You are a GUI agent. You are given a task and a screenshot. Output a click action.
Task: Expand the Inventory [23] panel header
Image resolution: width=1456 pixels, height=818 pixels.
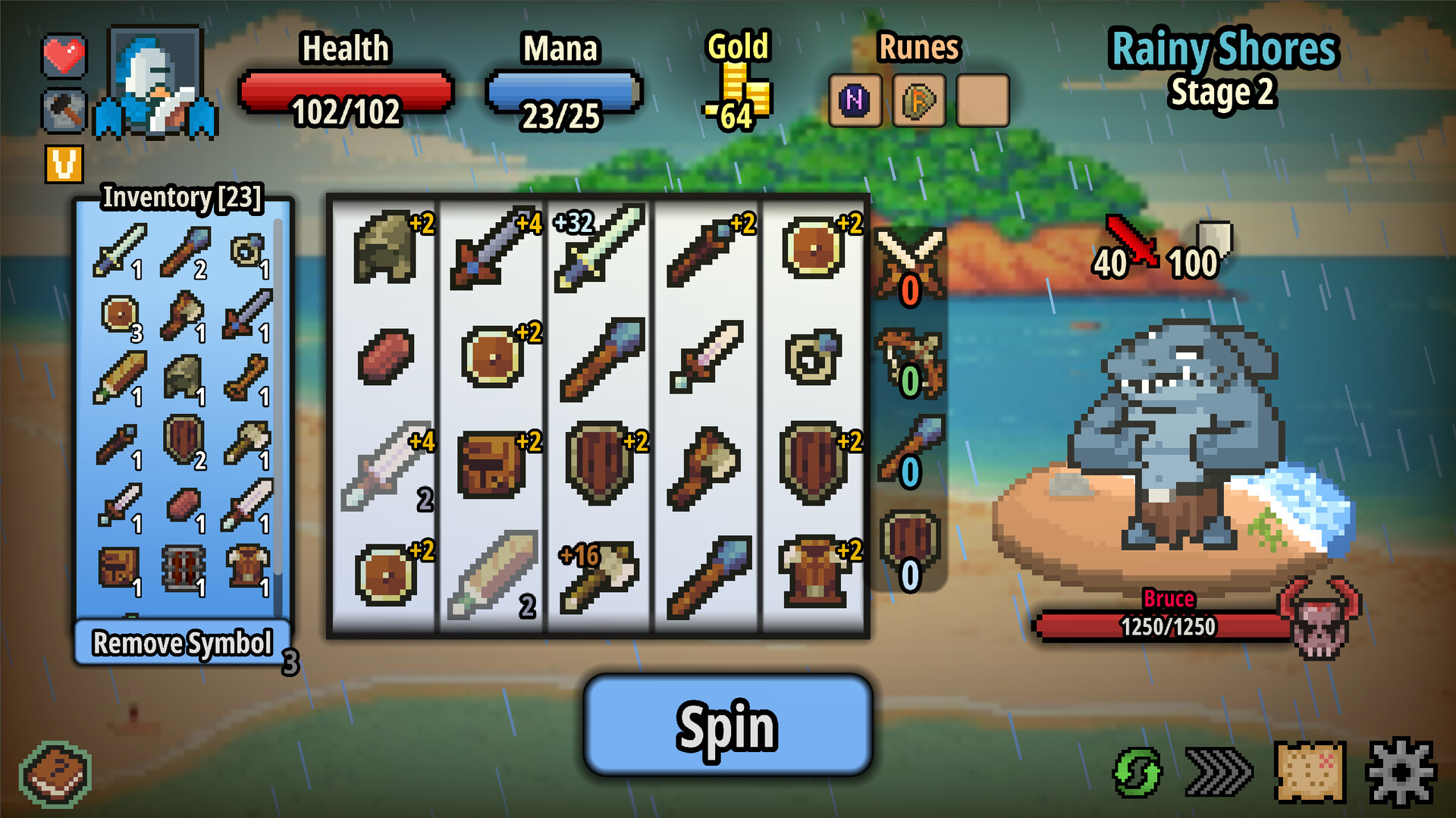[183, 197]
